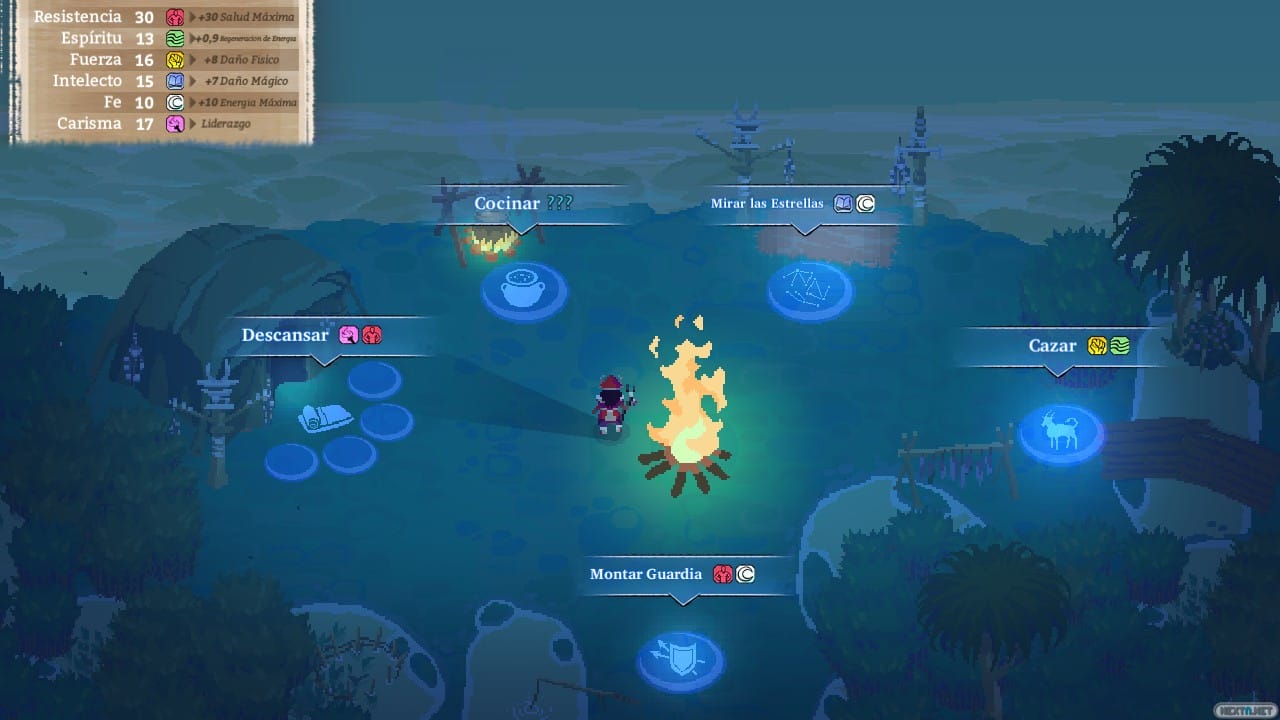Choose the Mirar las Estrellas action
The image size is (1280, 720).
click(767, 202)
